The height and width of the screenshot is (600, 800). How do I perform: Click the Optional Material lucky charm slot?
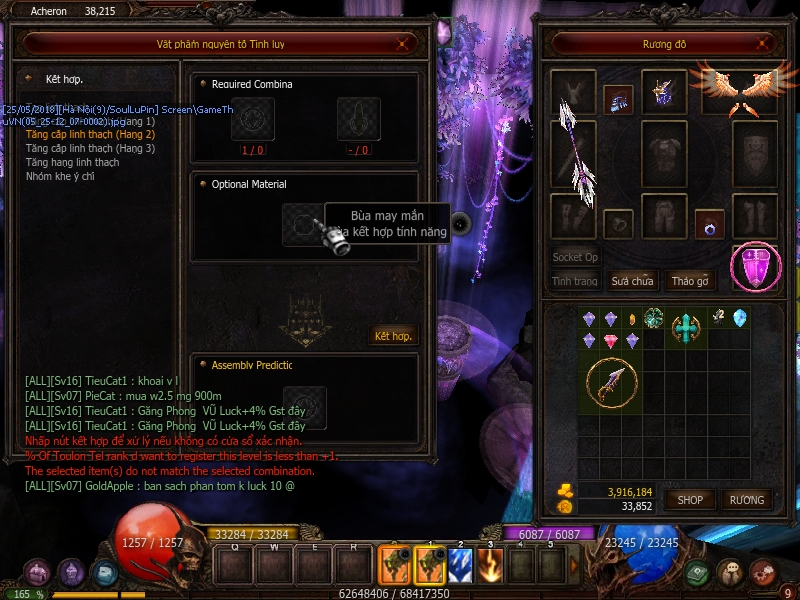click(302, 224)
